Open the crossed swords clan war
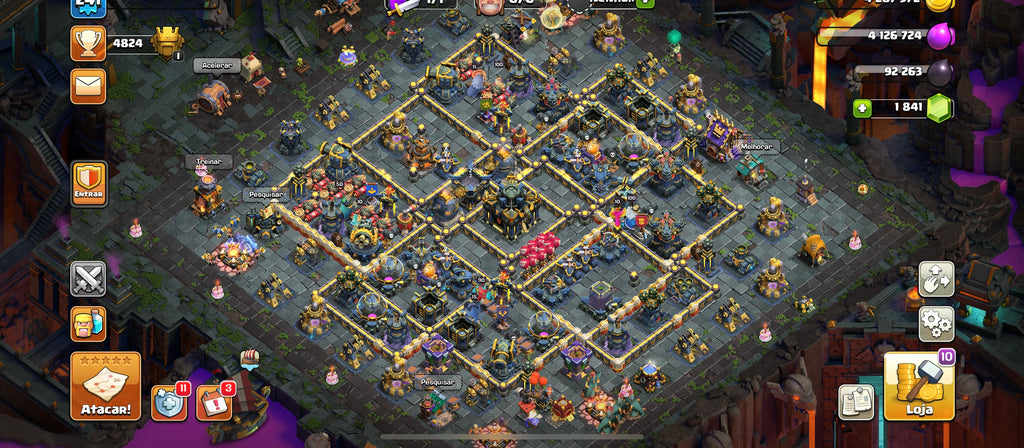The image size is (1024, 448). pos(88,280)
